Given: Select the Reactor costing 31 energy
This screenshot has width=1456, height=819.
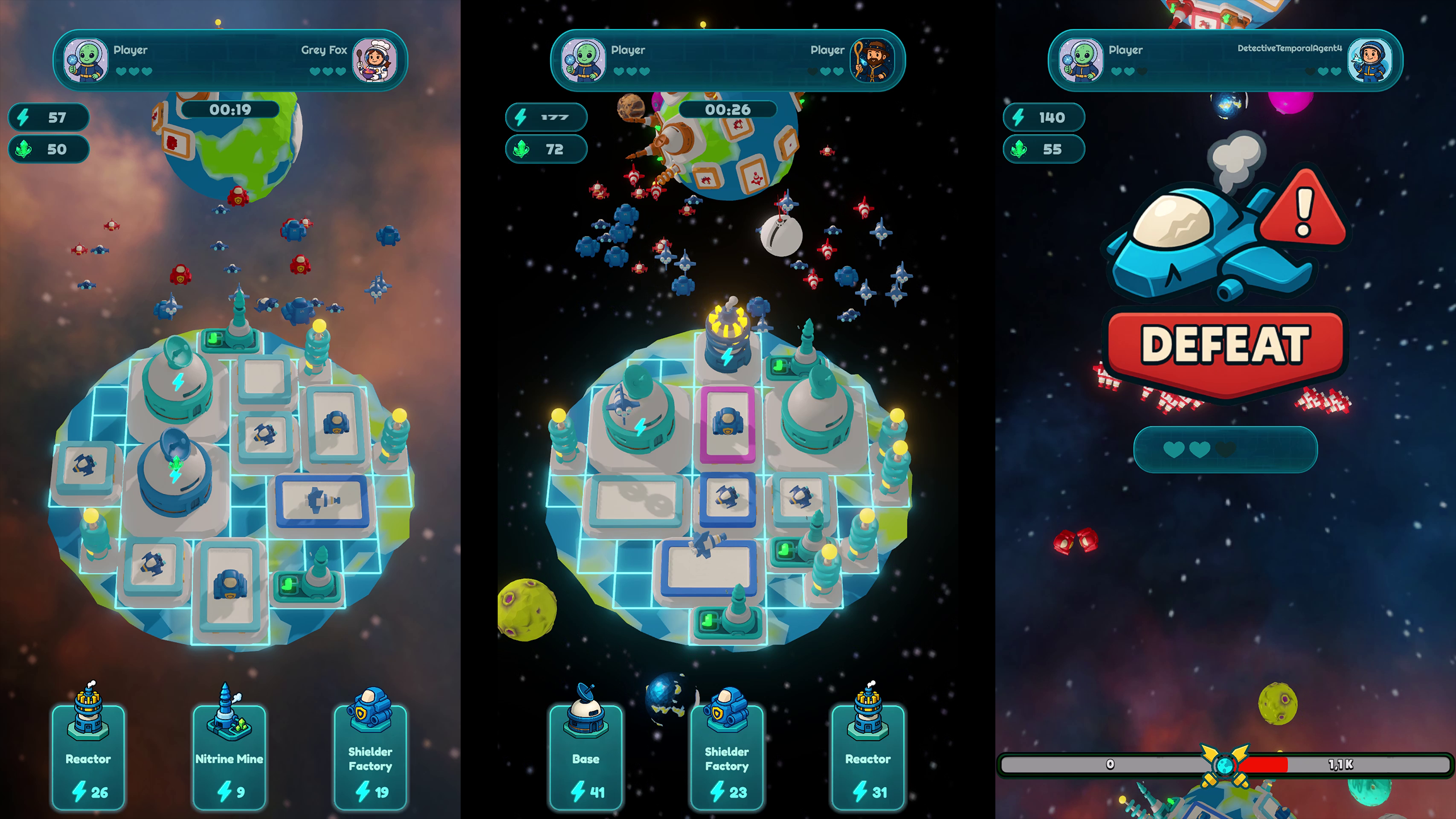Looking at the screenshot, I should pos(867,759).
